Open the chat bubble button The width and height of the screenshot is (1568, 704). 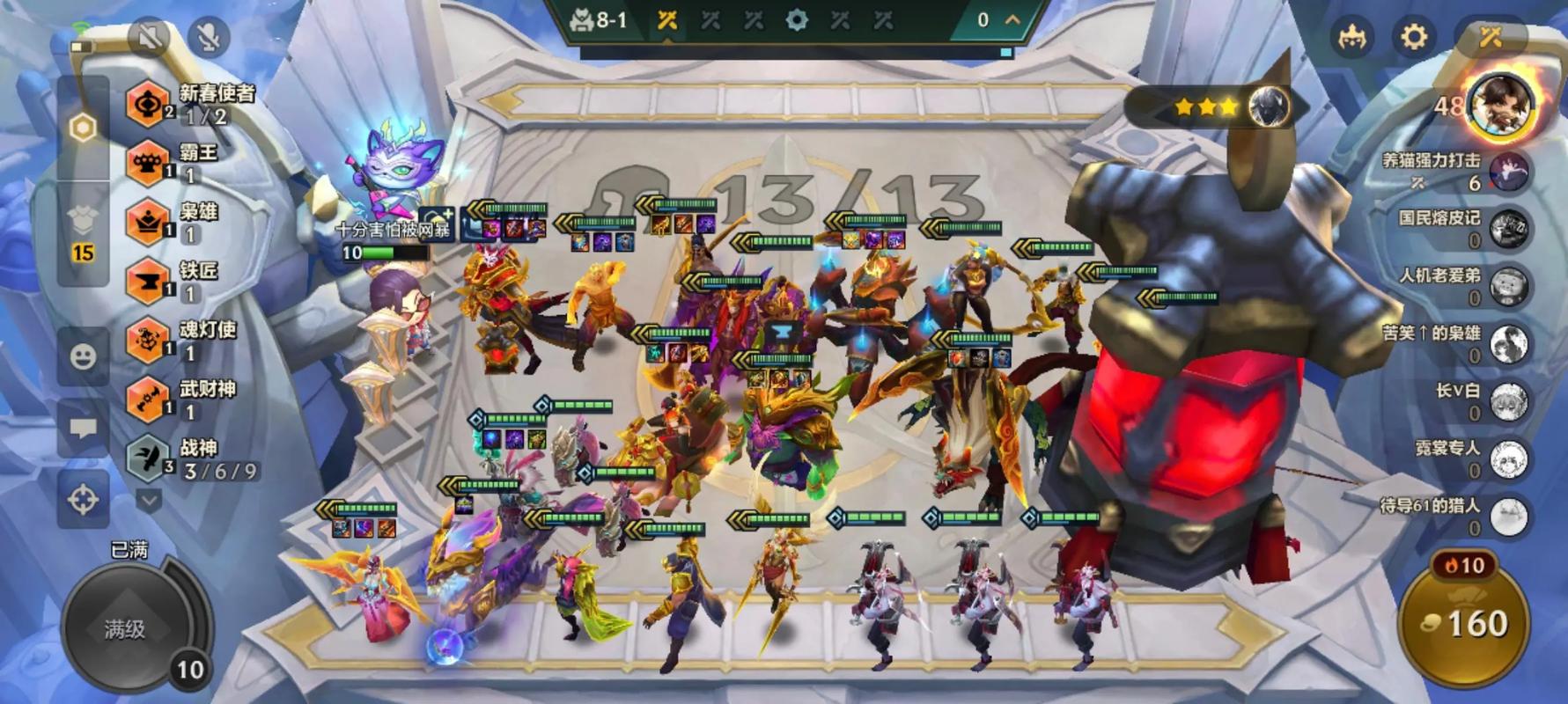click(83, 429)
